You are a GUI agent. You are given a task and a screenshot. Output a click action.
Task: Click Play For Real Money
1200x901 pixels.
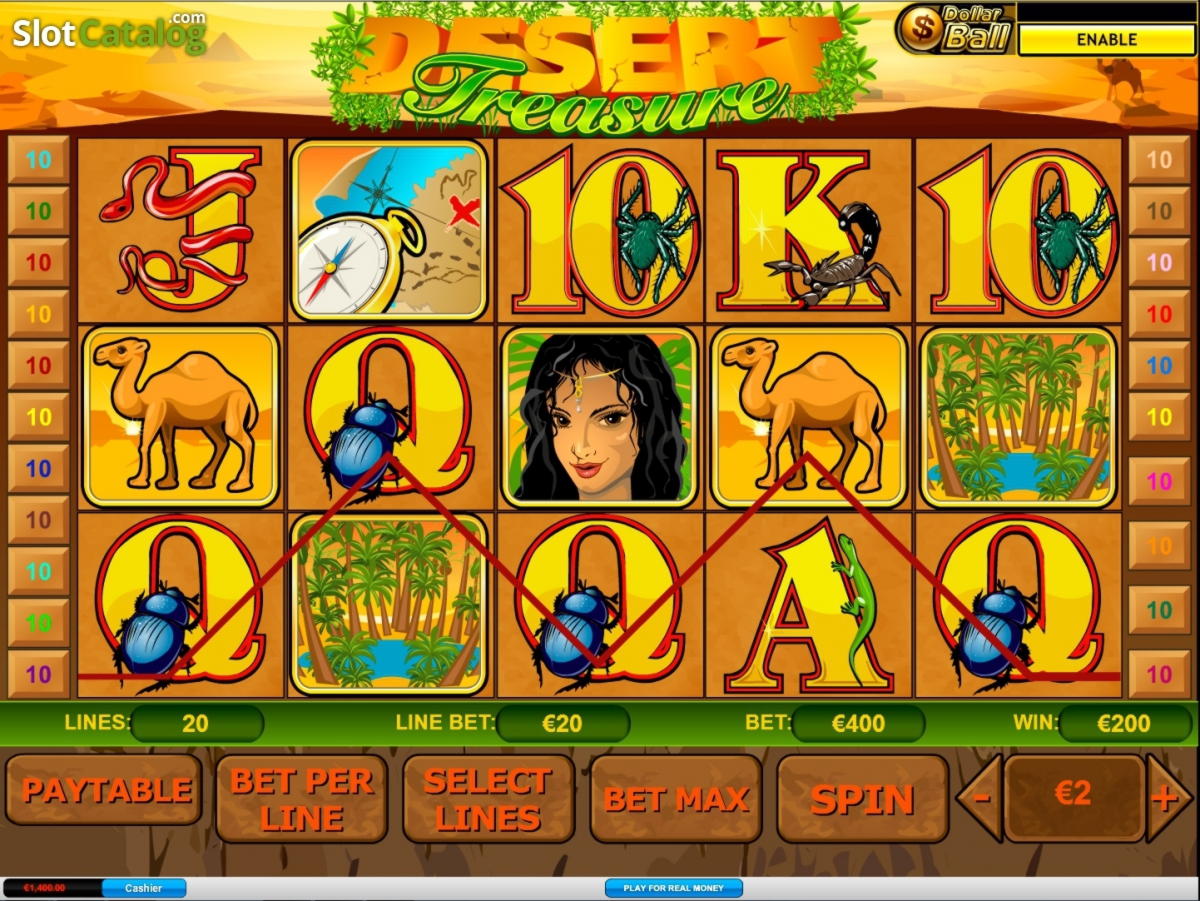click(x=673, y=888)
